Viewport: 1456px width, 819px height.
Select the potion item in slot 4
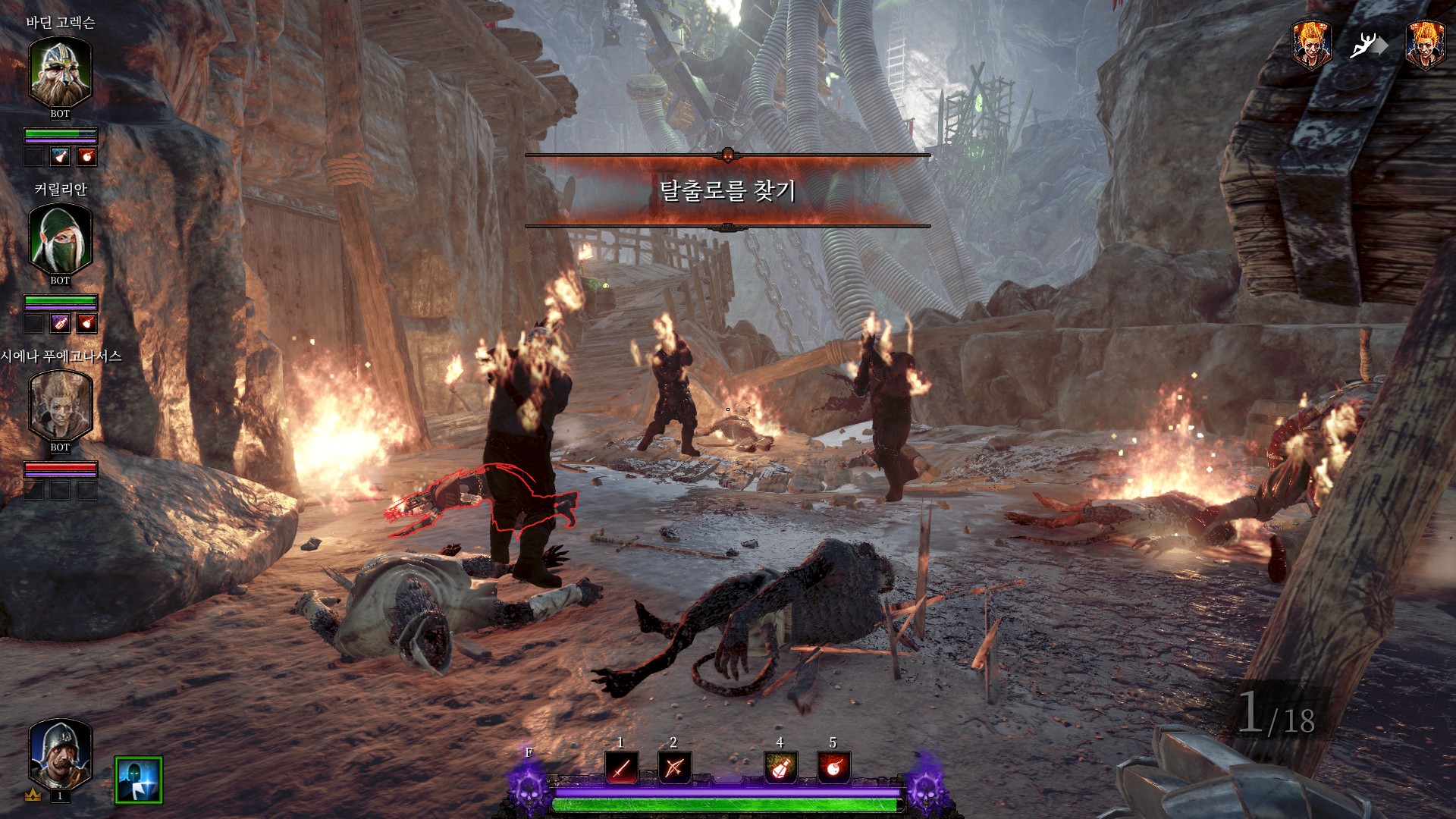coord(780,768)
